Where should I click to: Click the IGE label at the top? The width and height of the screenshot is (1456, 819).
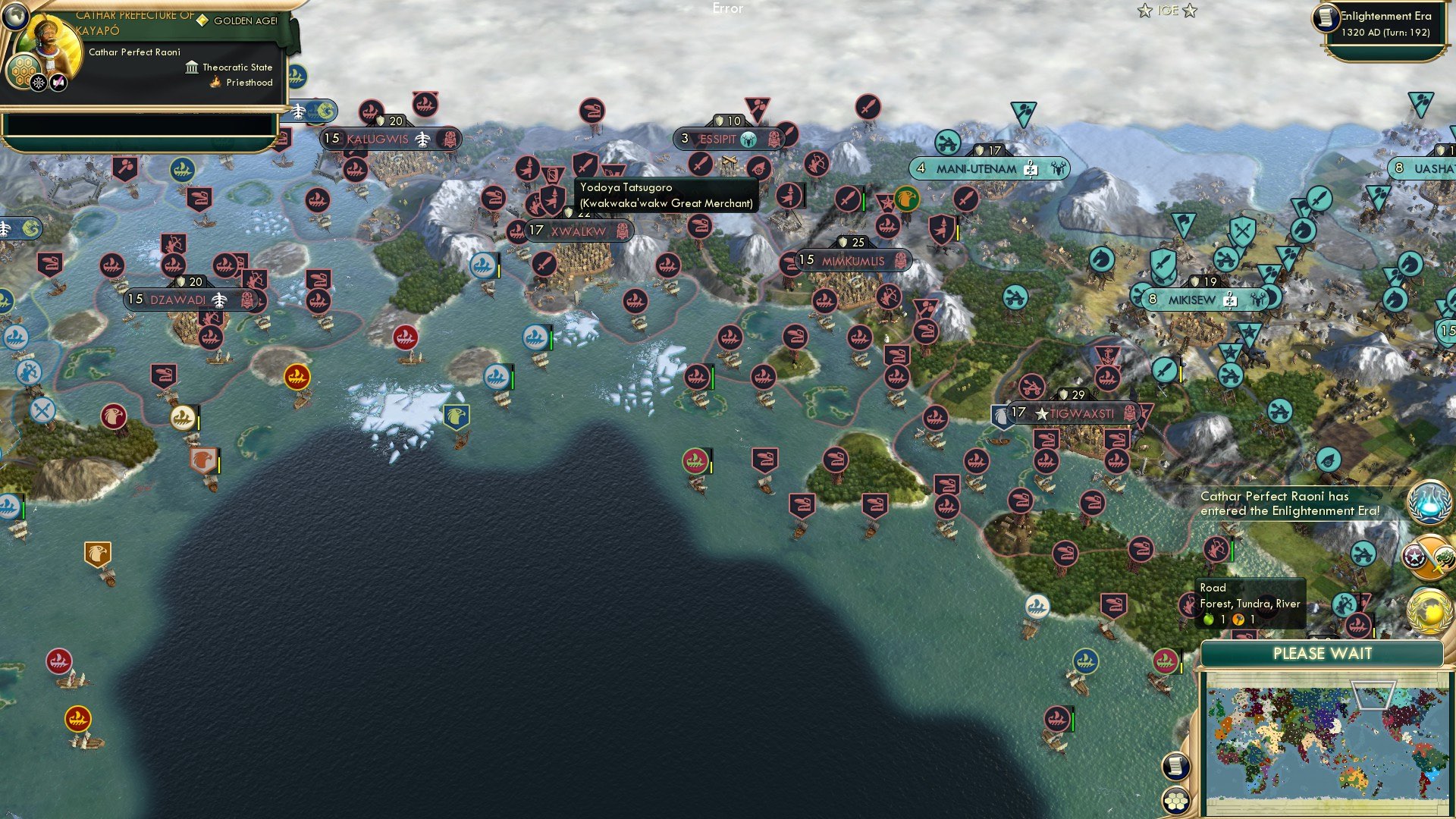click(x=1168, y=10)
